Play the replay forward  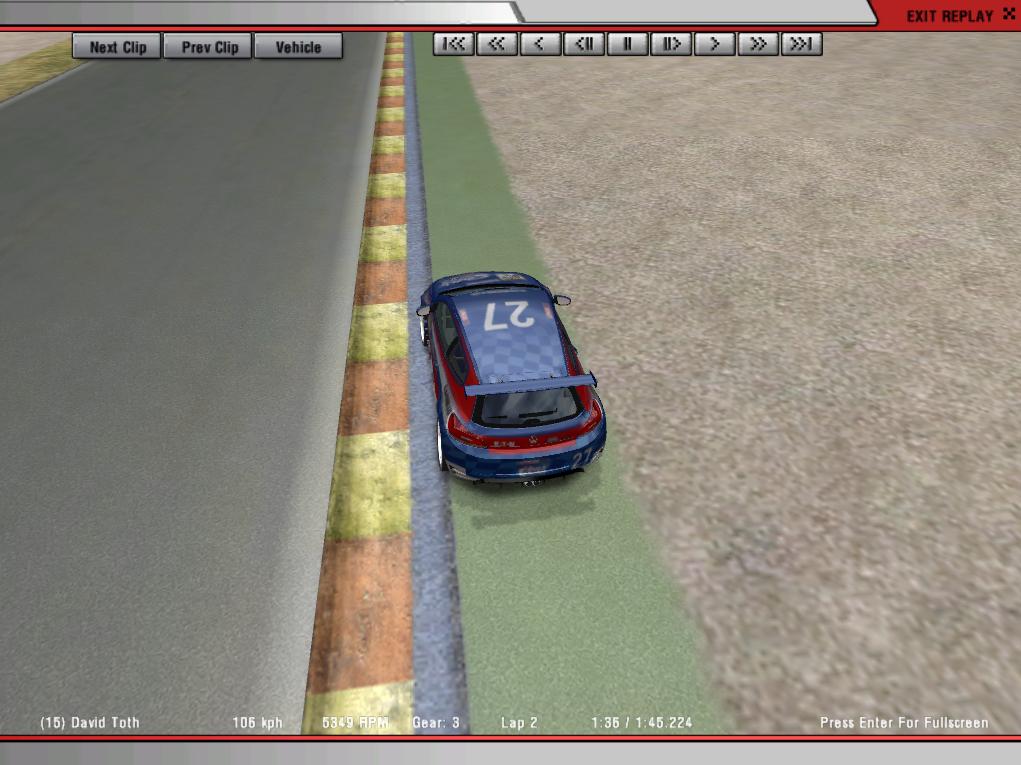point(714,44)
